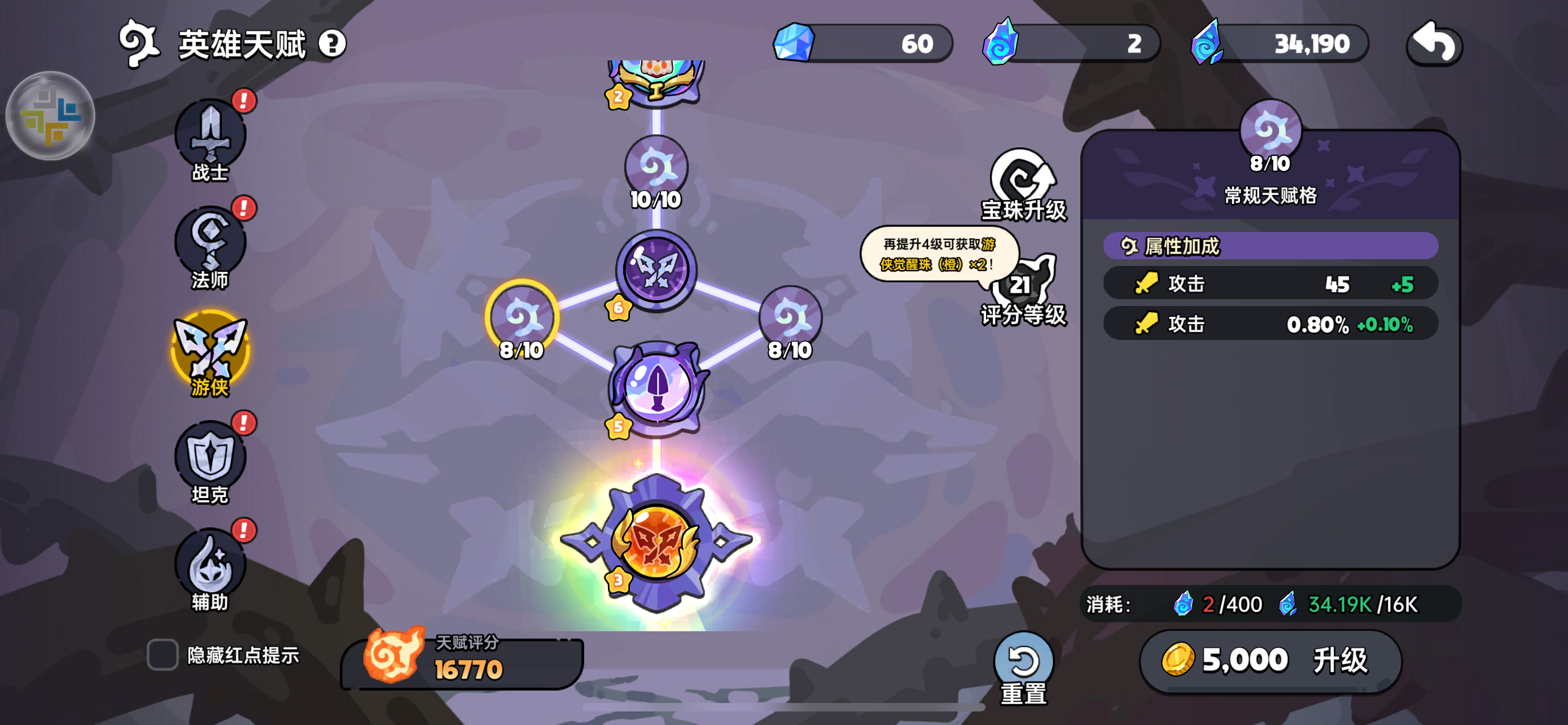Select the 法师 mage class tab
Screen dimensions: 1568x725
210,243
